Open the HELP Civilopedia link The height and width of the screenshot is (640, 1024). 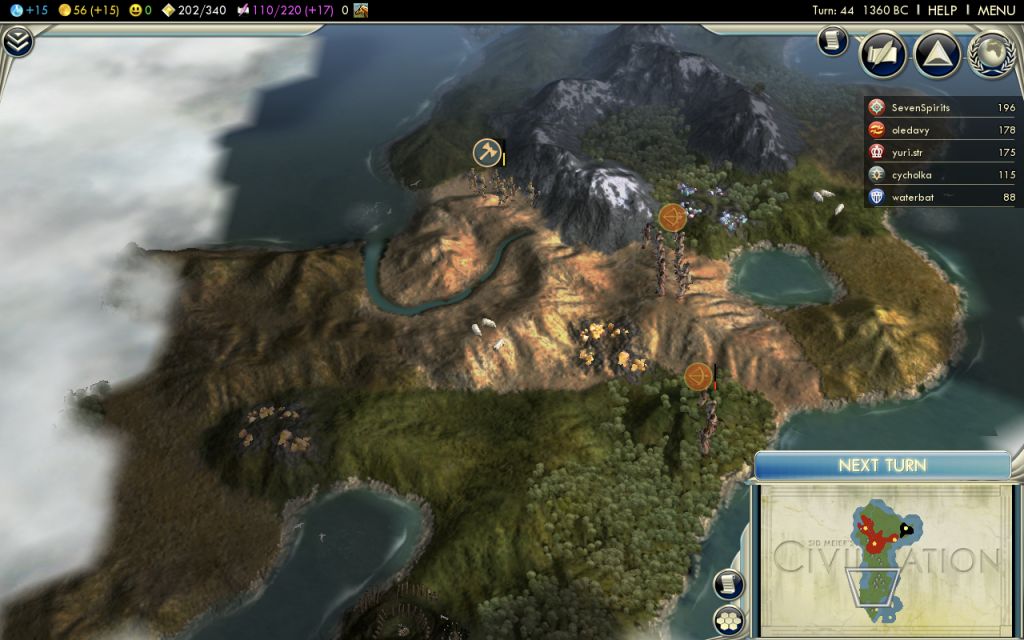(x=942, y=10)
